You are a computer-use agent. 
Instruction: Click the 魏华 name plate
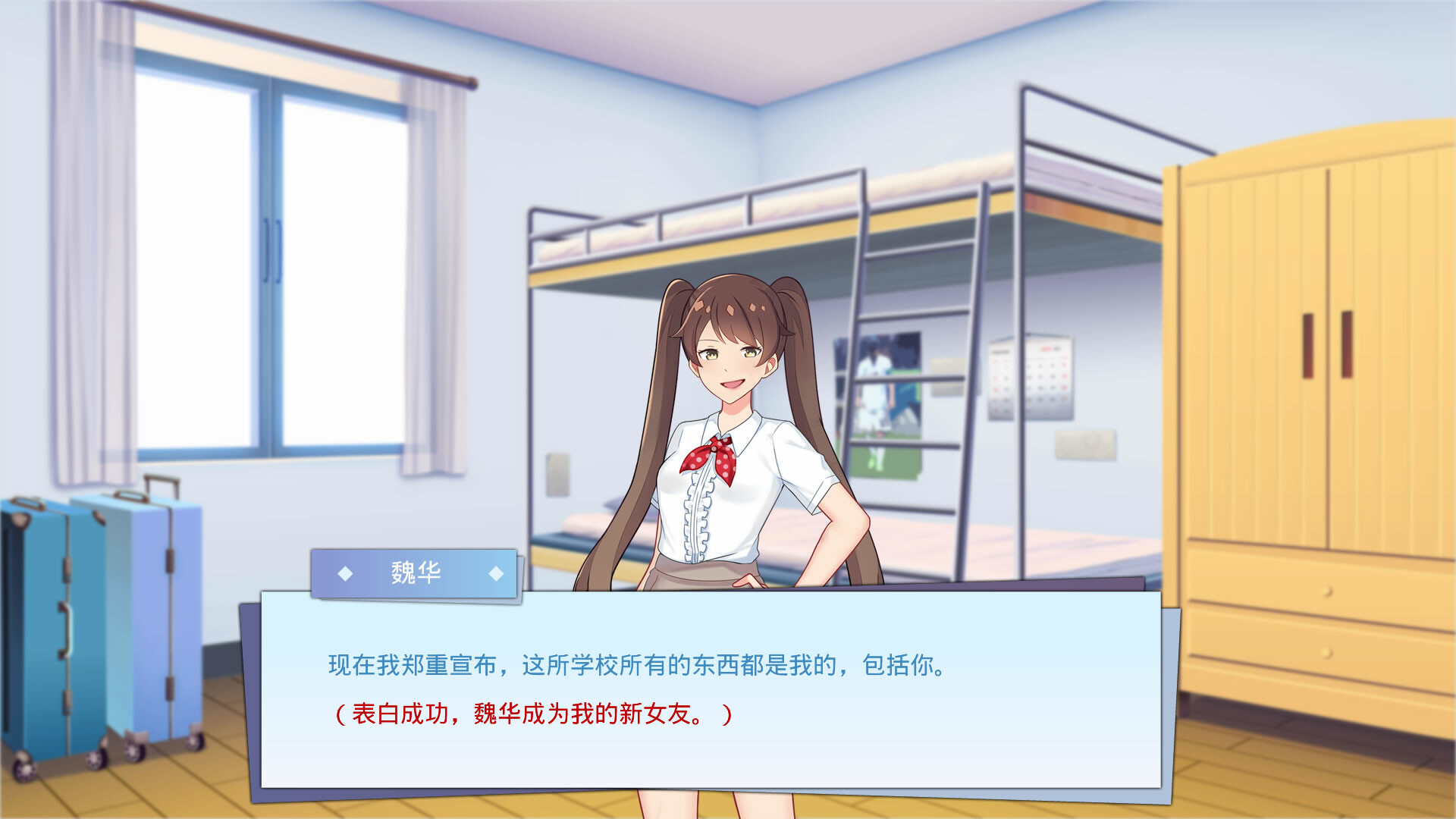tap(417, 574)
